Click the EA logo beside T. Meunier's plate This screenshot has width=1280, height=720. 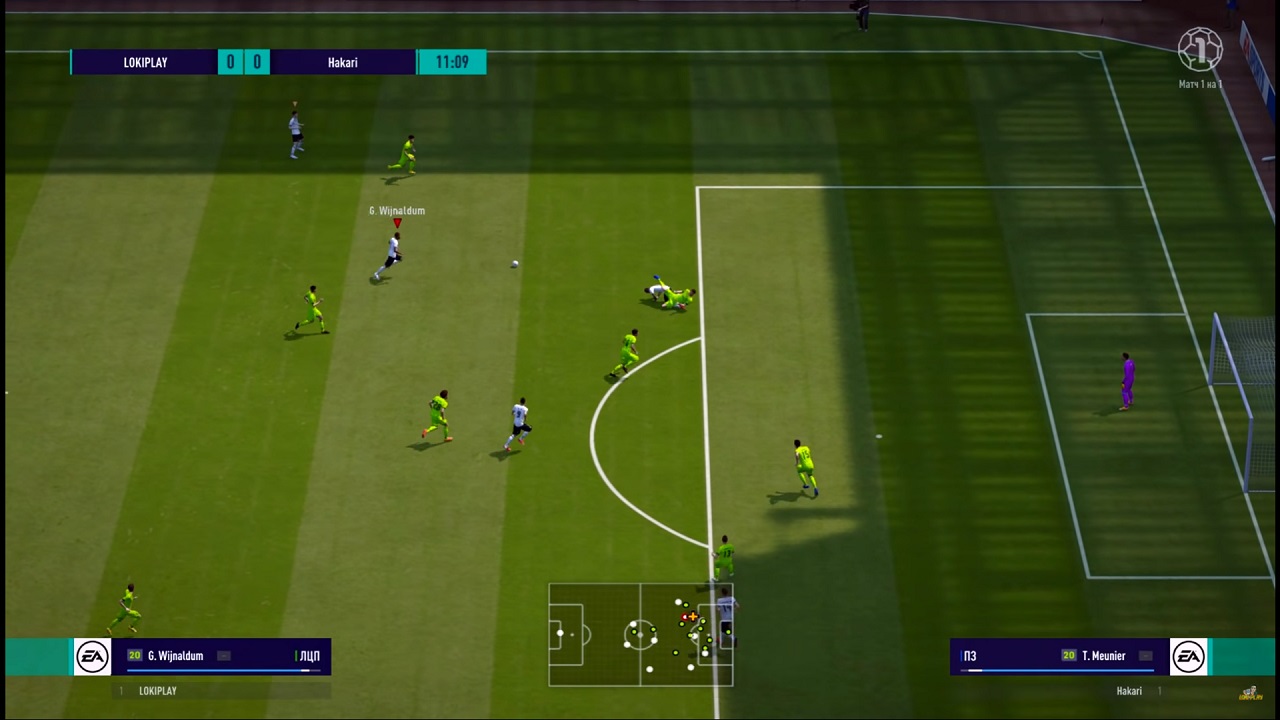pyautogui.click(x=1188, y=656)
